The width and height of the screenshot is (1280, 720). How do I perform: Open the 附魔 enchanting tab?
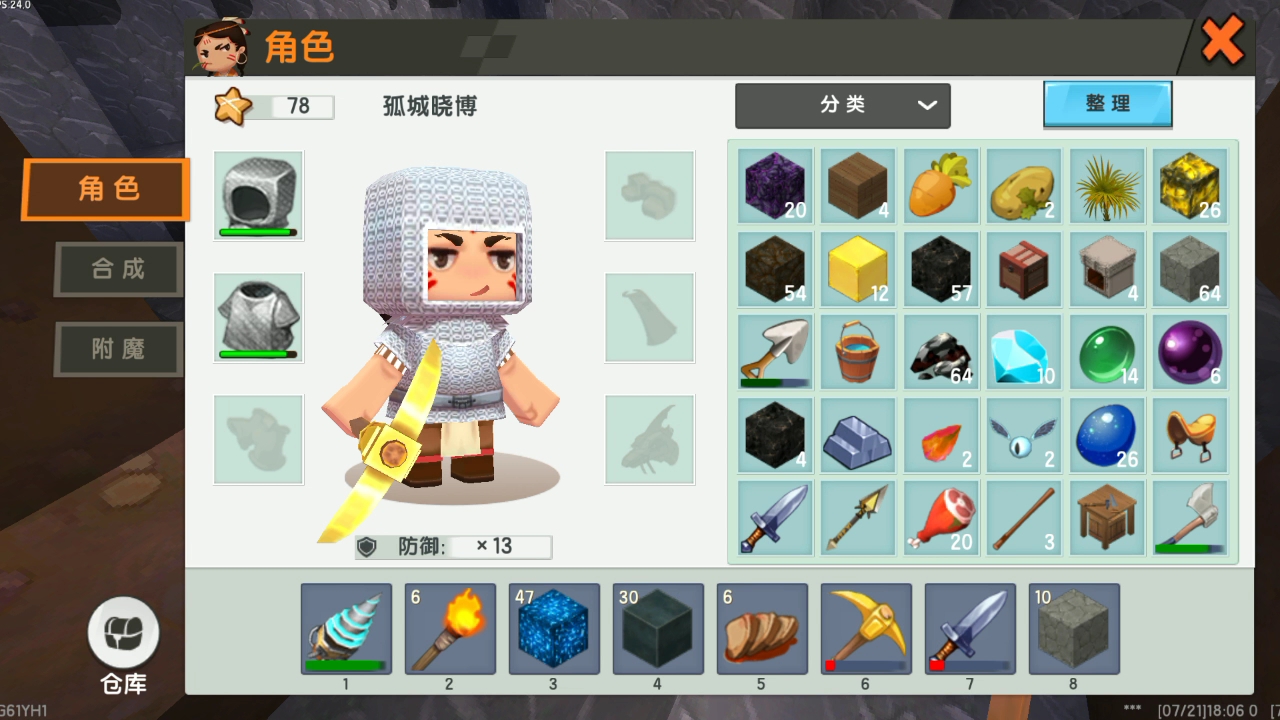(117, 349)
